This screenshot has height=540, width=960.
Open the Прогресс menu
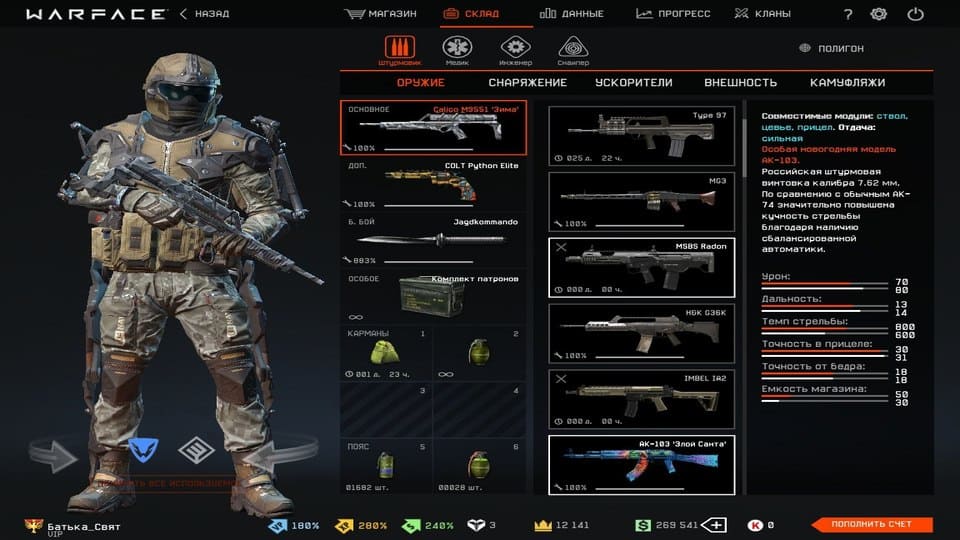[x=673, y=14]
